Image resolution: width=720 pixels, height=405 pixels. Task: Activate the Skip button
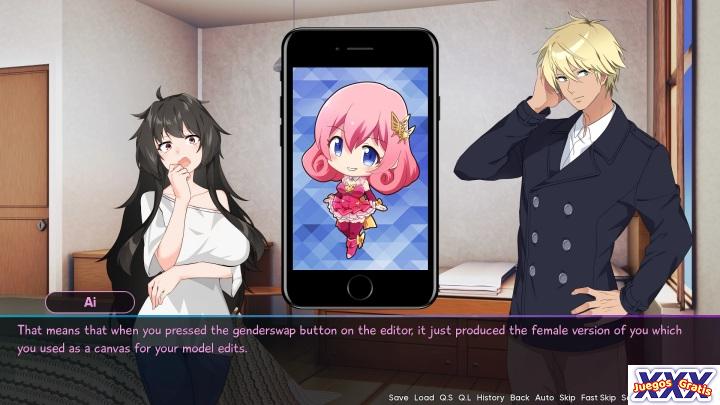tap(569, 397)
